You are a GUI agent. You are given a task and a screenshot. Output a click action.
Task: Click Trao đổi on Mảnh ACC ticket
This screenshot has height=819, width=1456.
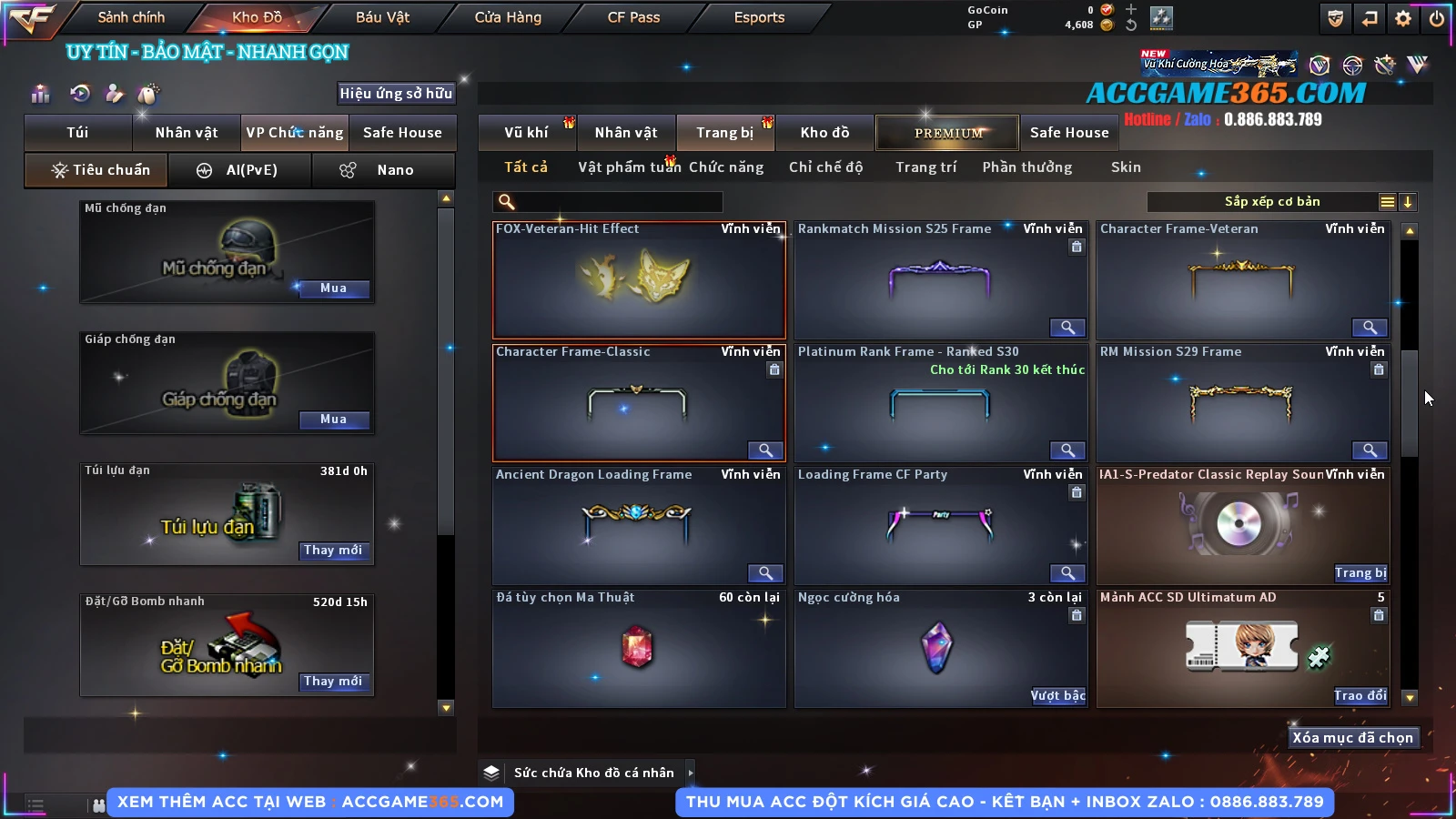[x=1360, y=696]
